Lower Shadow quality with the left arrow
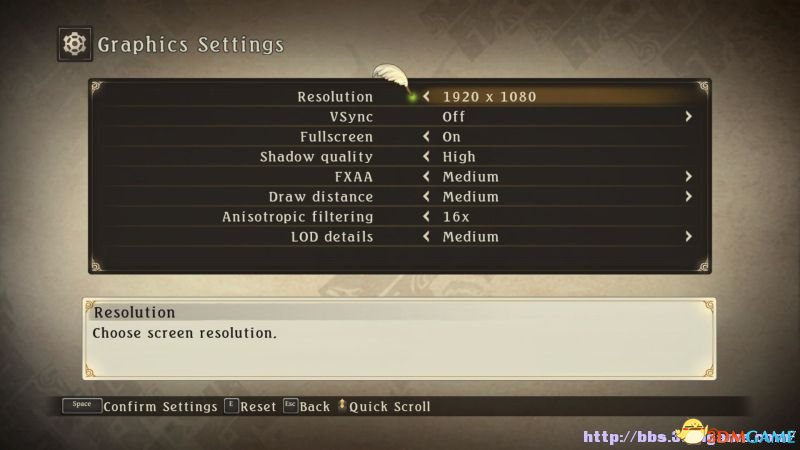The width and height of the screenshot is (800, 450). [x=427, y=157]
